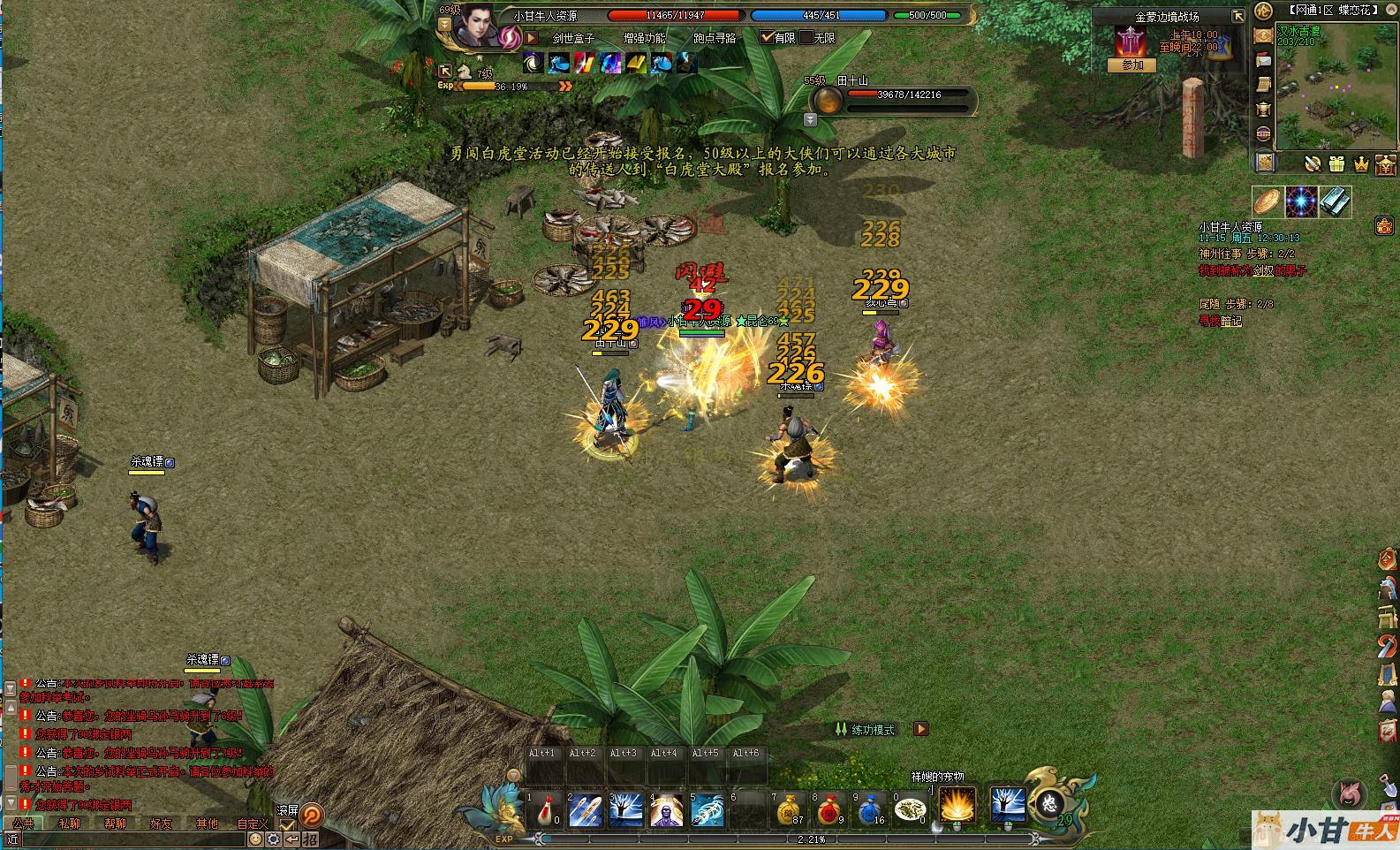Use the blue potion bag in slot 9
1400x850 pixels.
pos(869,809)
